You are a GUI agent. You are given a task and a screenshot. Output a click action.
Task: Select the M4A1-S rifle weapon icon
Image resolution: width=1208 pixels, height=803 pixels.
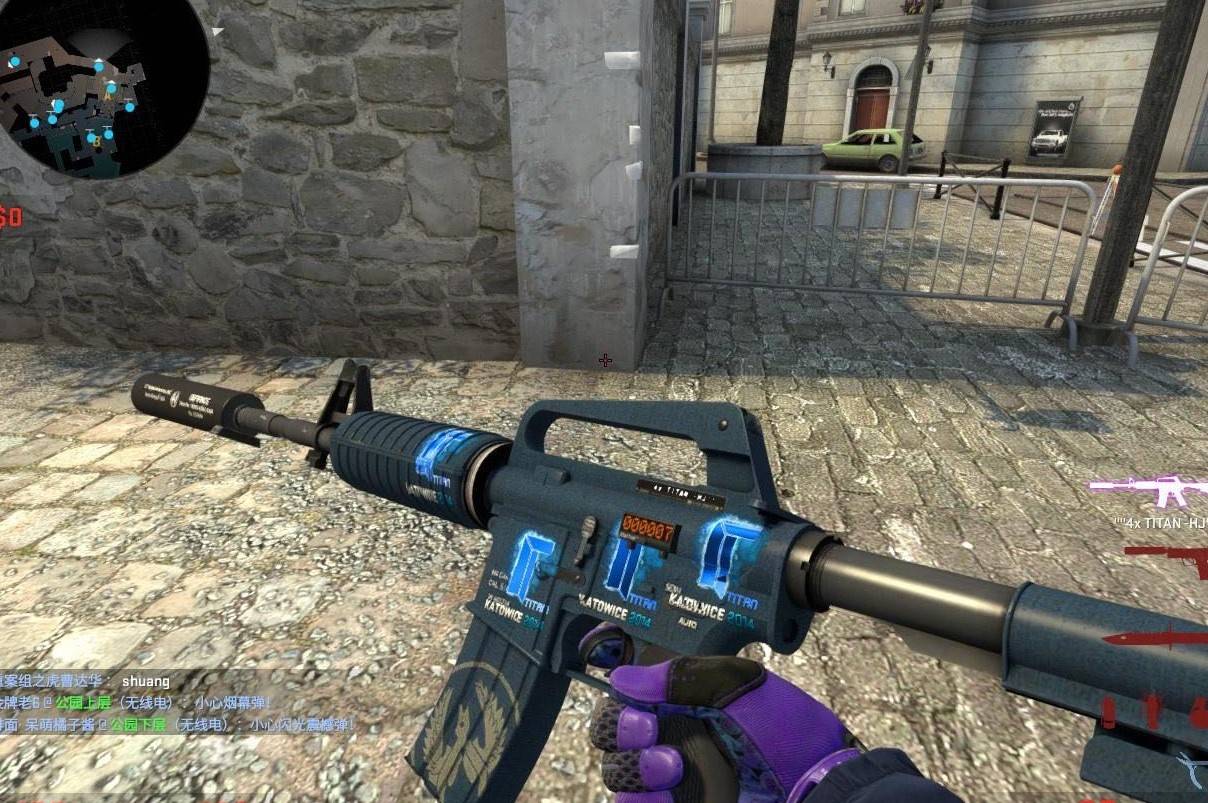(1150, 489)
